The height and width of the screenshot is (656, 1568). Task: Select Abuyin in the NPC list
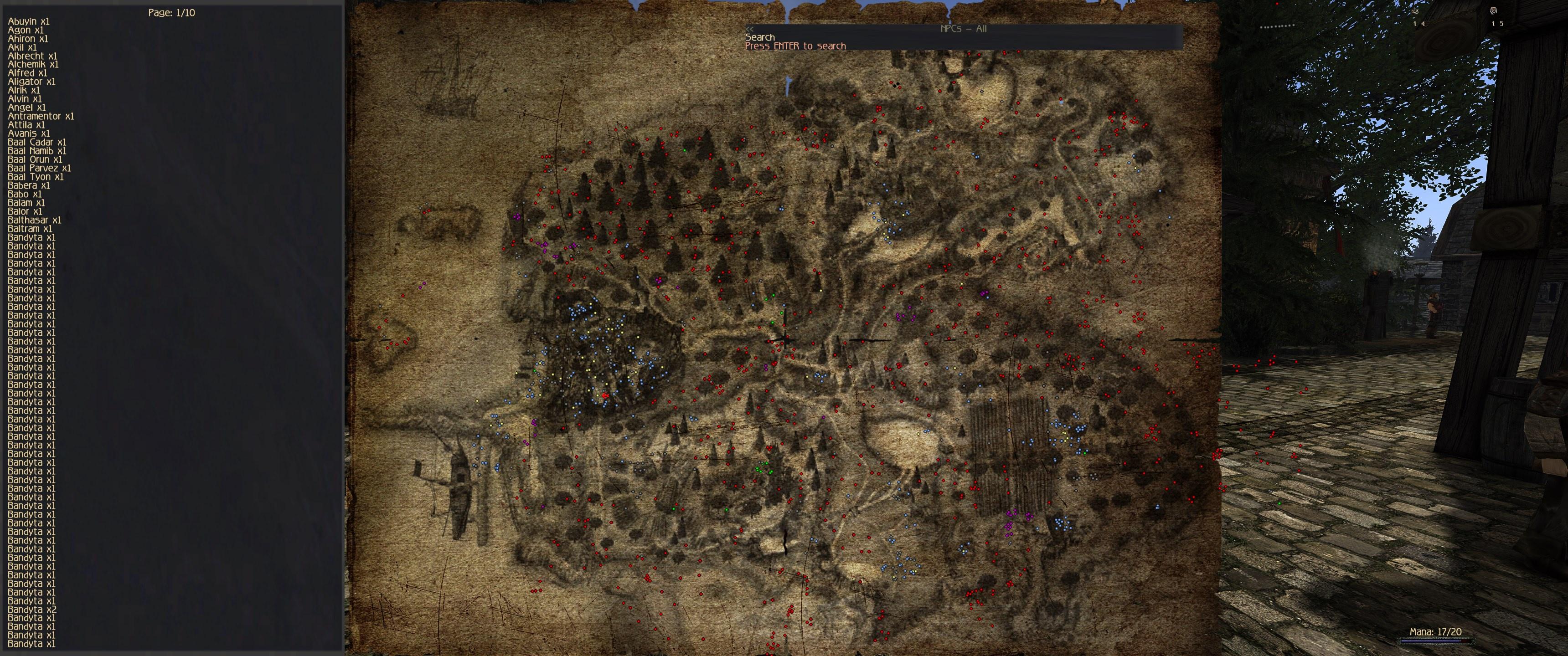coord(29,21)
